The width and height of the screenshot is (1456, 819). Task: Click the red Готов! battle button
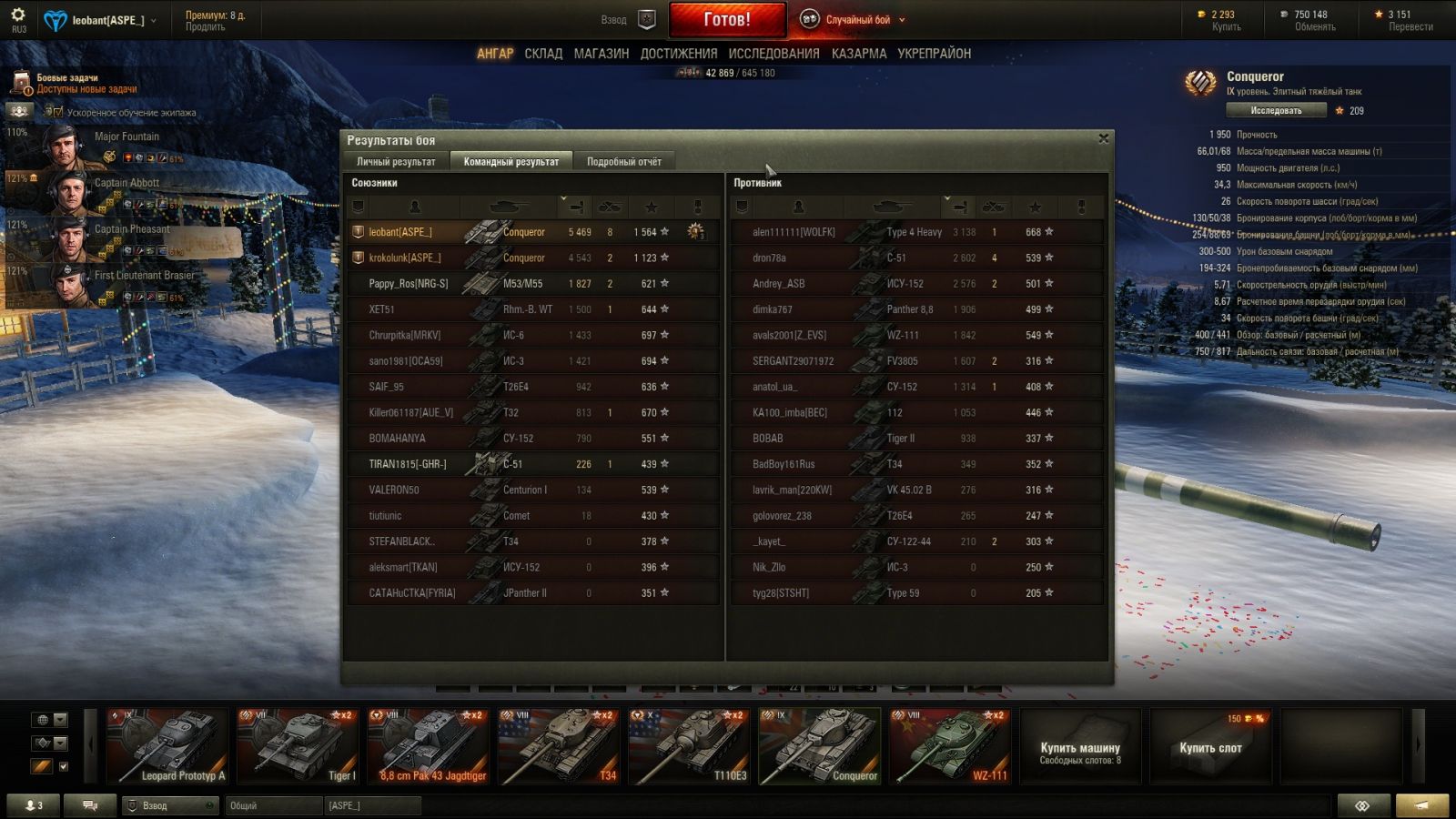tap(727, 19)
